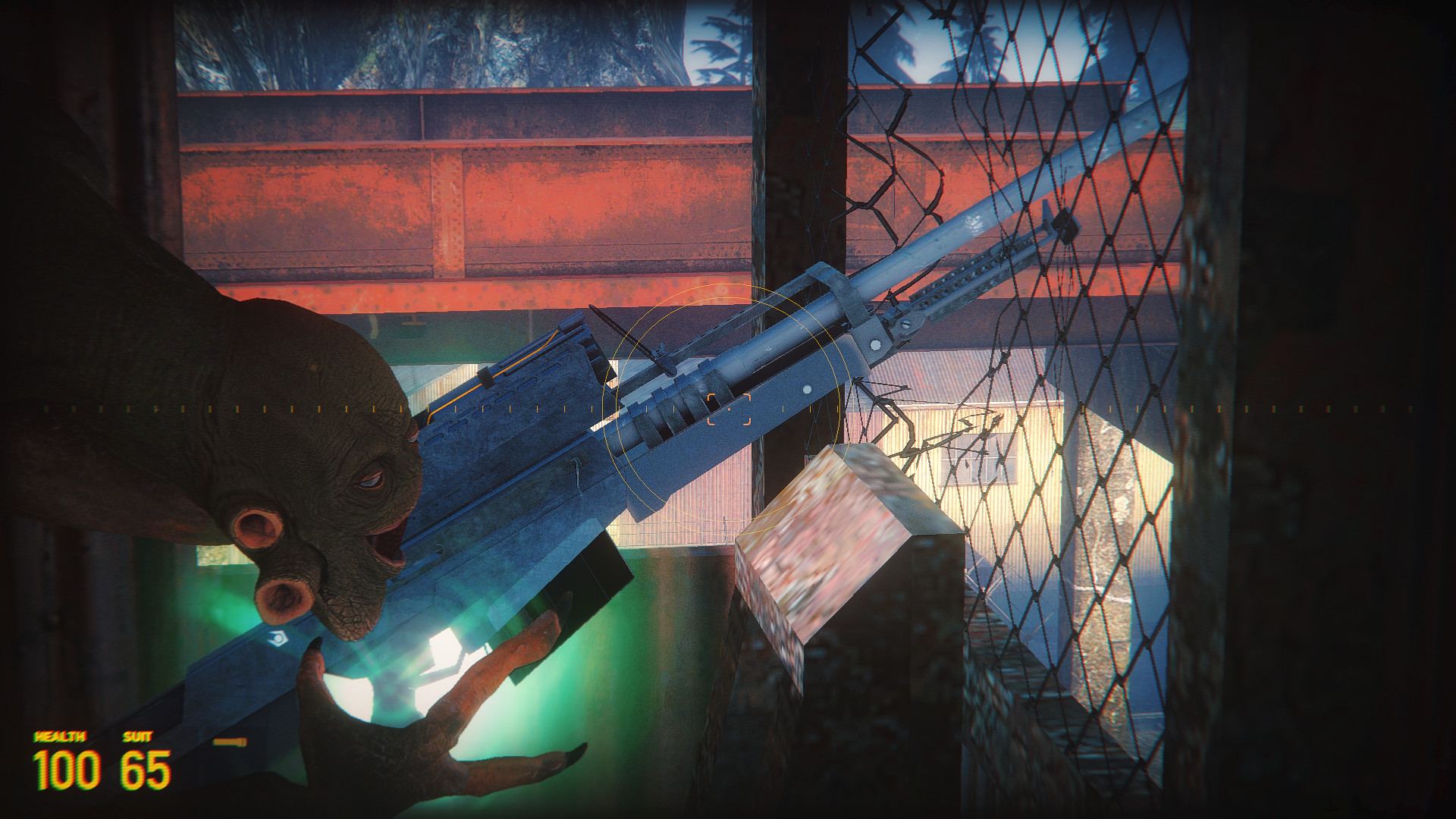Select the crosshair reticle at screen center
The width and height of the screenshot is (1456, 819).
pos(730,409)
